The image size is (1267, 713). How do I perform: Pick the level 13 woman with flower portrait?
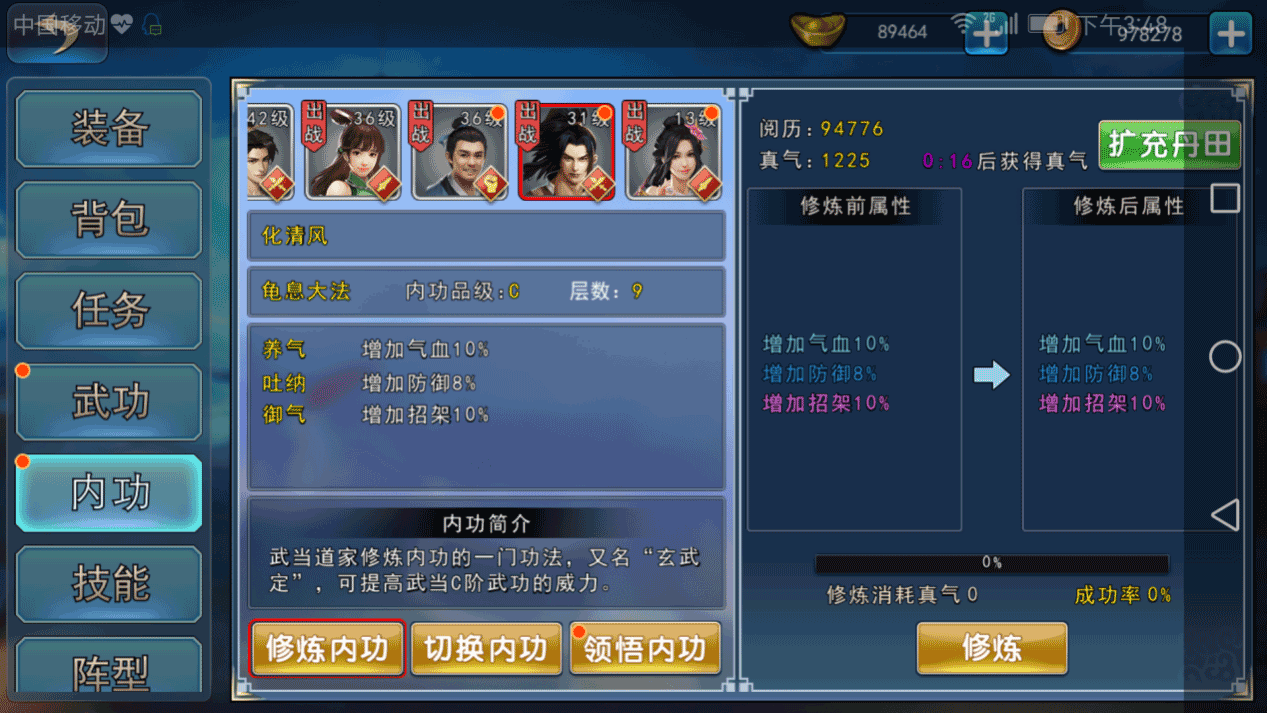(x=673, y=152)
